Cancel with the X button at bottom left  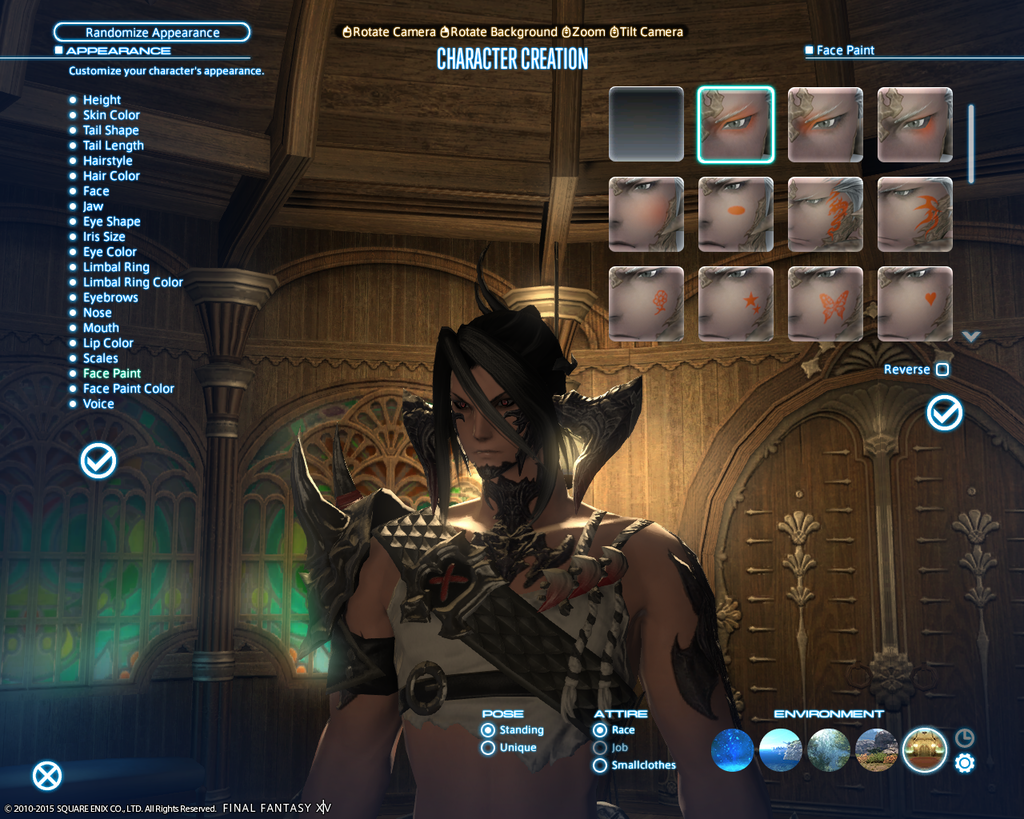click(47, 776)
